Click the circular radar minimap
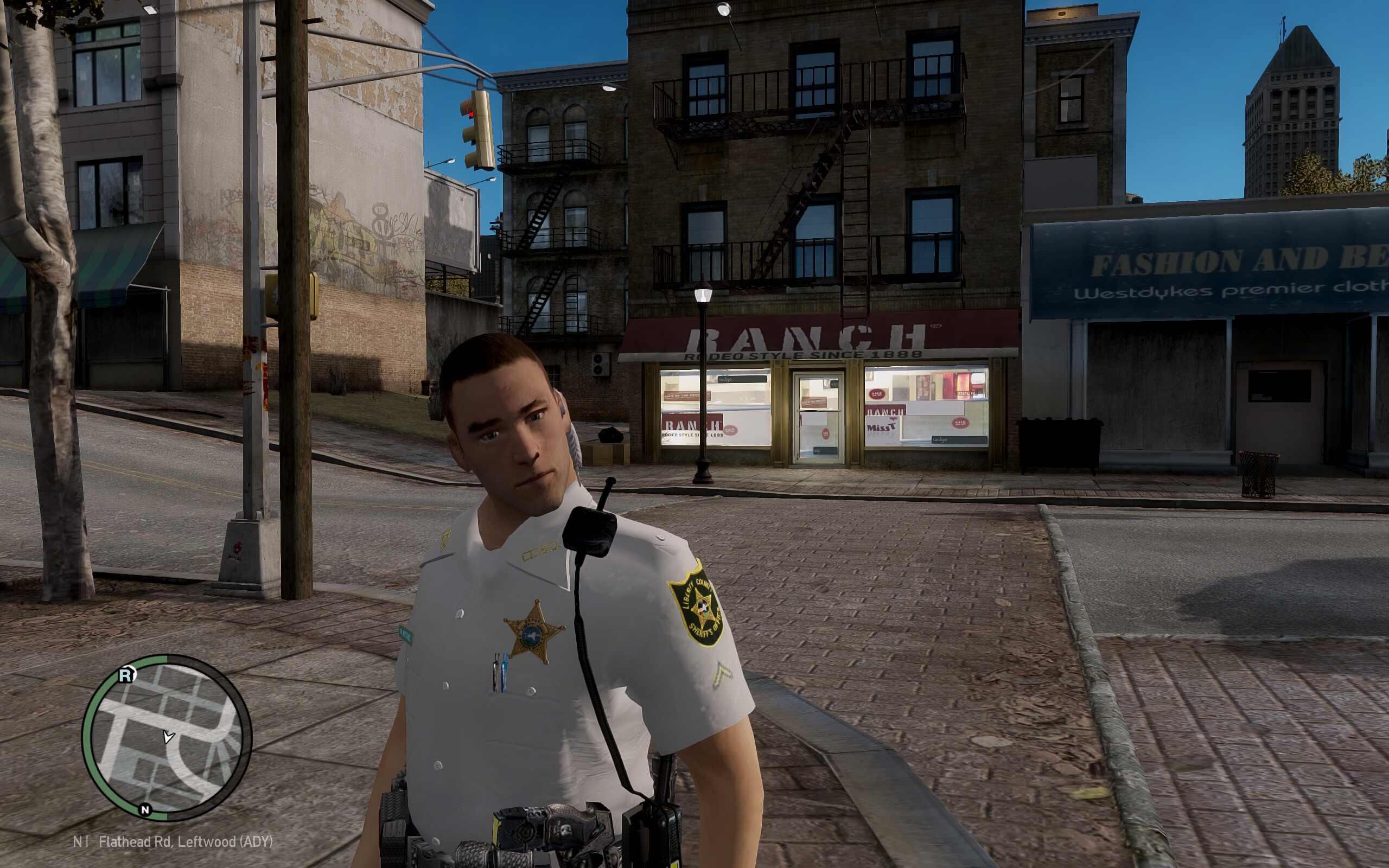The width and height of the screenshot is (1389, 868). tap(167, 738)
